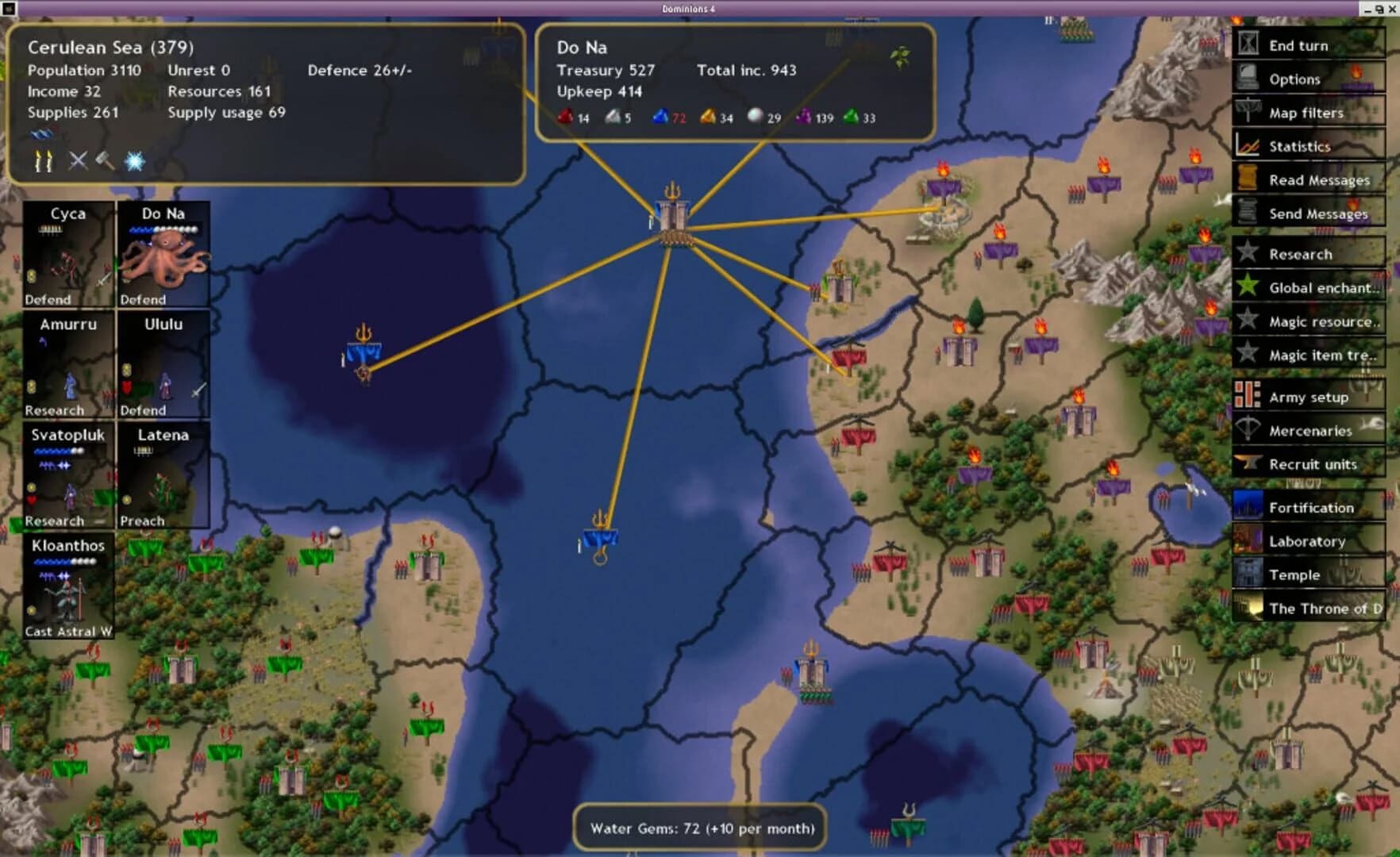The height and width of the screenshot is (857, 1400).
Task: Click the hammer icon in the Cerulean Sea panel
Action: pyautogui.click(x=104, y=161)
